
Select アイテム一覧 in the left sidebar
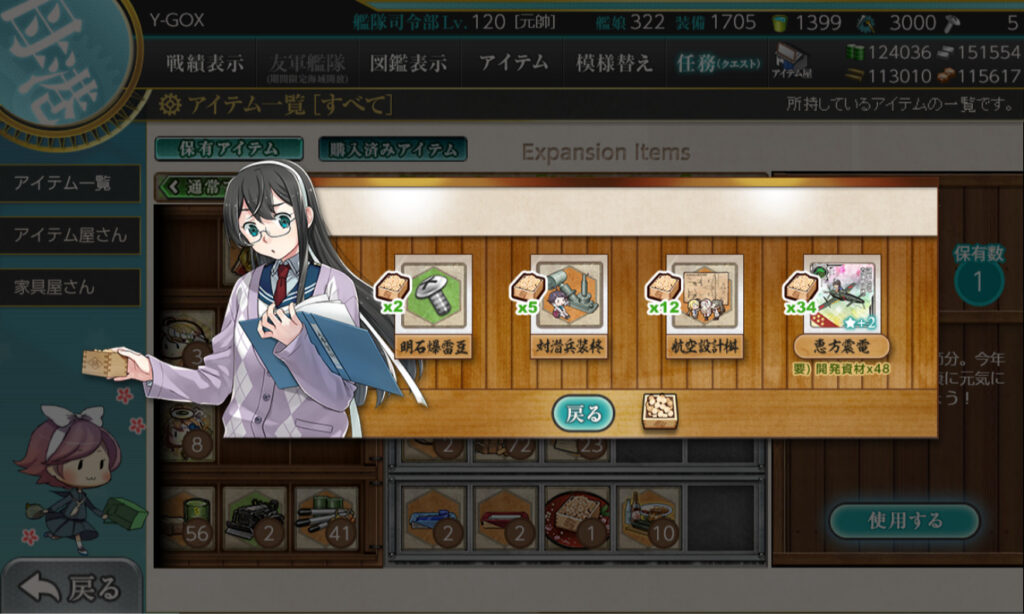tap(62, 184)
